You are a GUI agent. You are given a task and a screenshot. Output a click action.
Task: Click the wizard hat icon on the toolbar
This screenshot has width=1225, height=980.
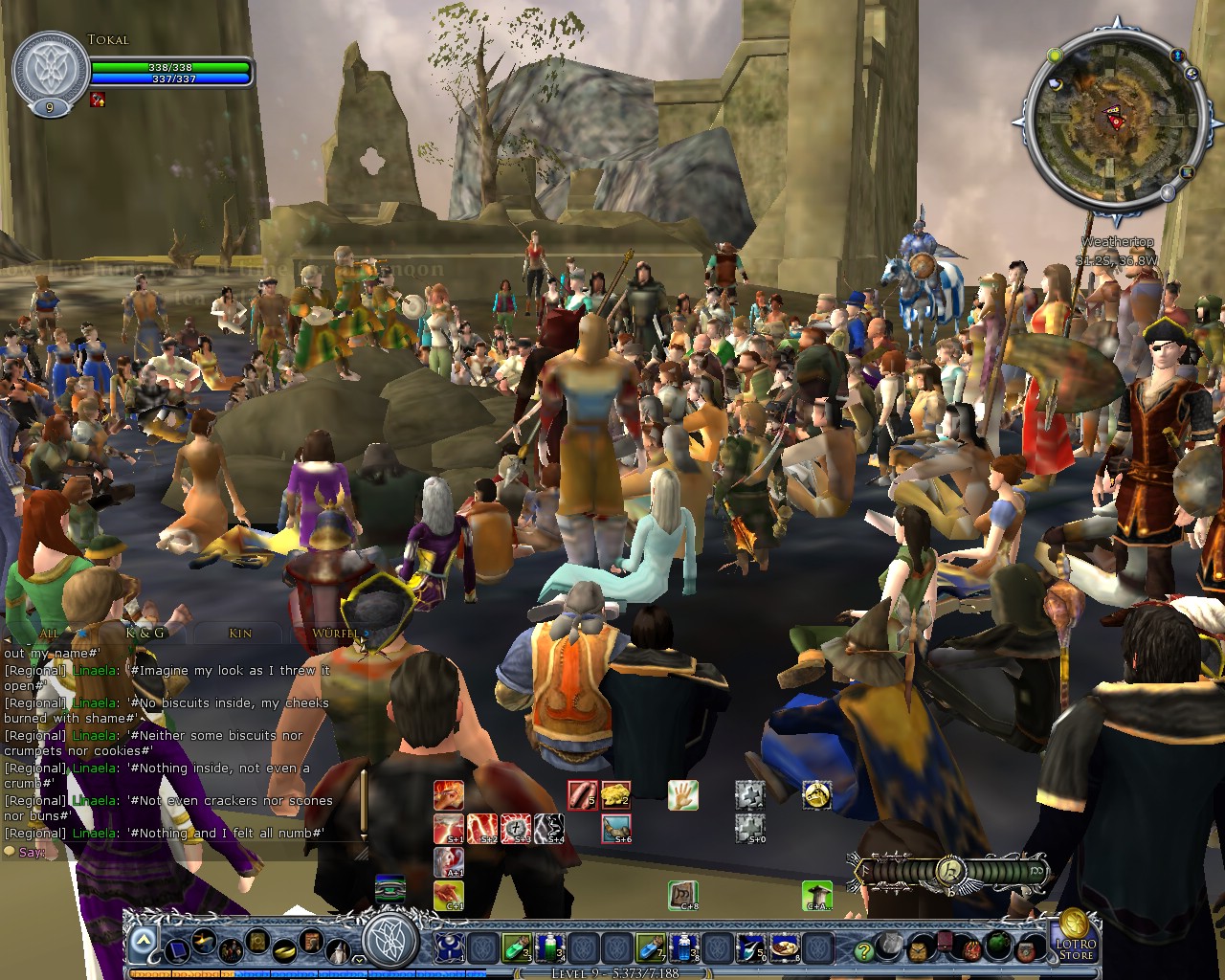point(337,950)
